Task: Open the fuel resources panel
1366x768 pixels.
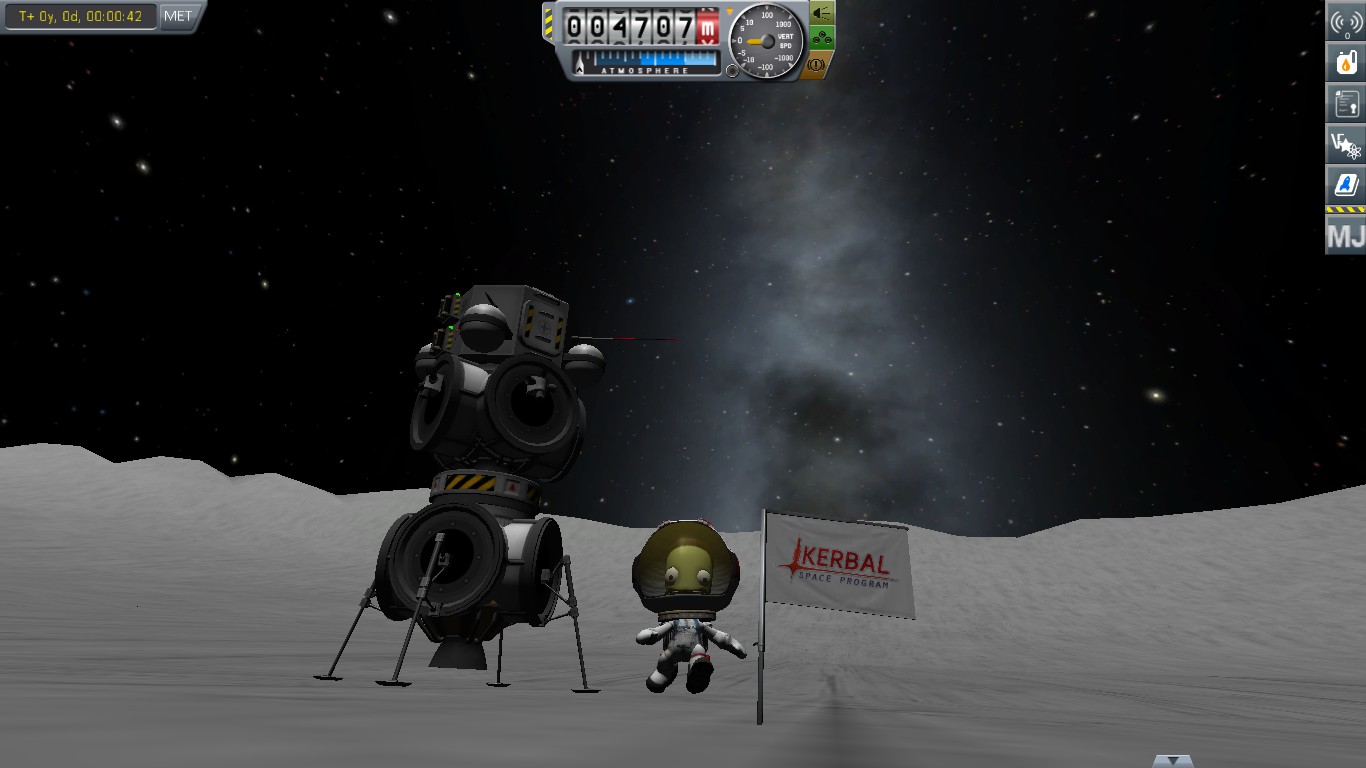Action: [x=1346, y=62]
